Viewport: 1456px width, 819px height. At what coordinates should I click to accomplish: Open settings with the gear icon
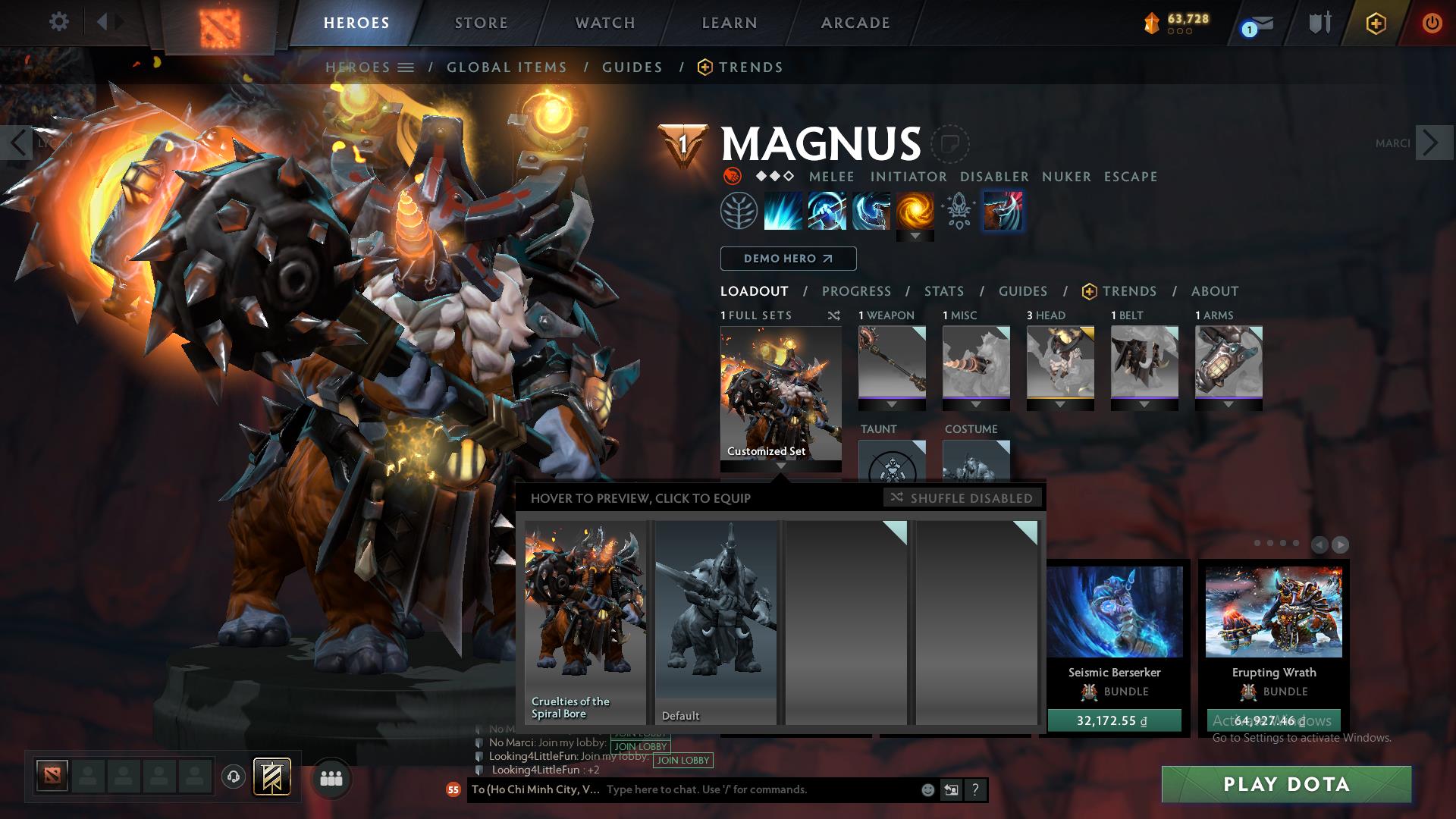(59, 22)
